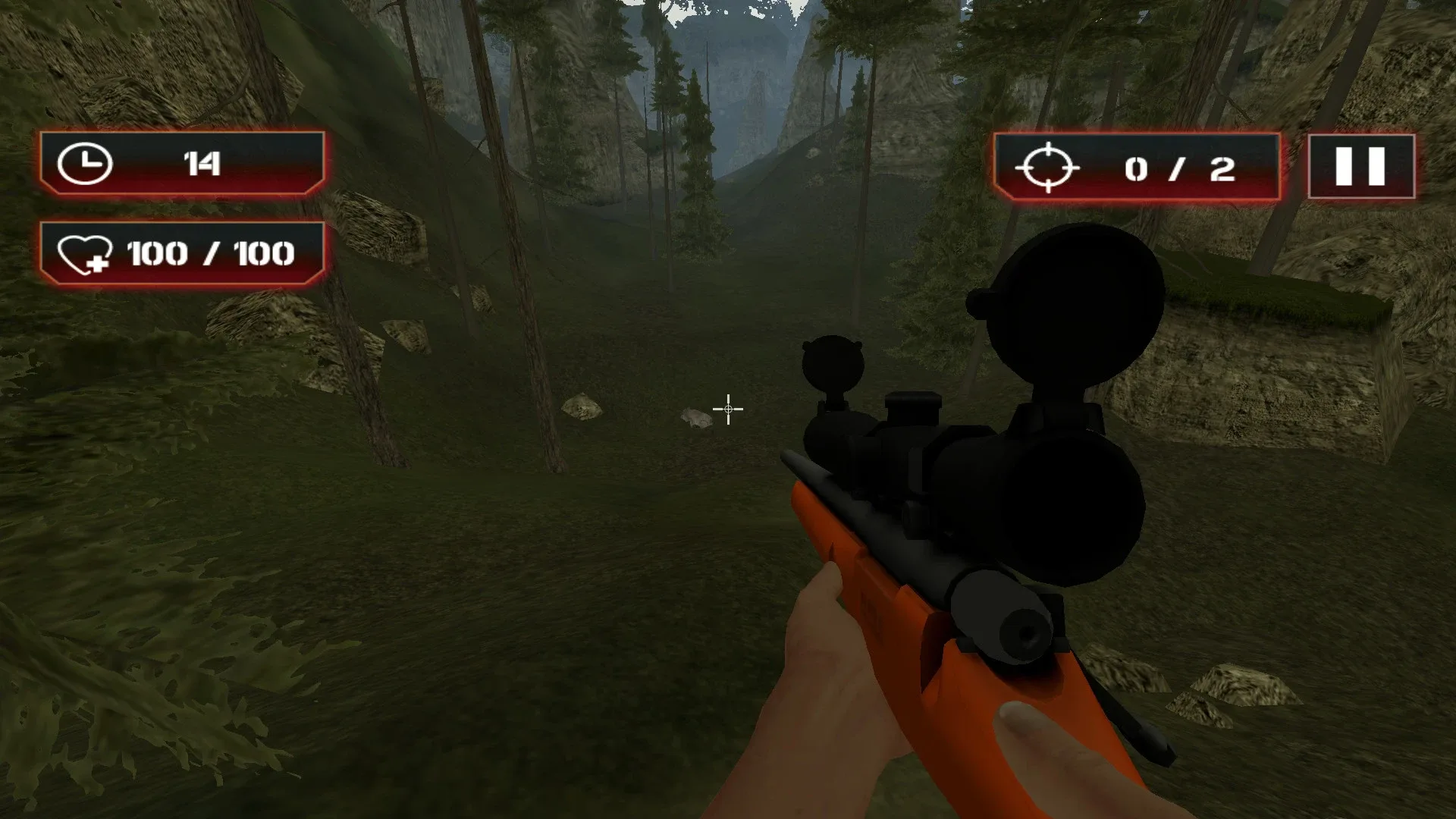Select the timer HUD panel

(x=182, y=164)
